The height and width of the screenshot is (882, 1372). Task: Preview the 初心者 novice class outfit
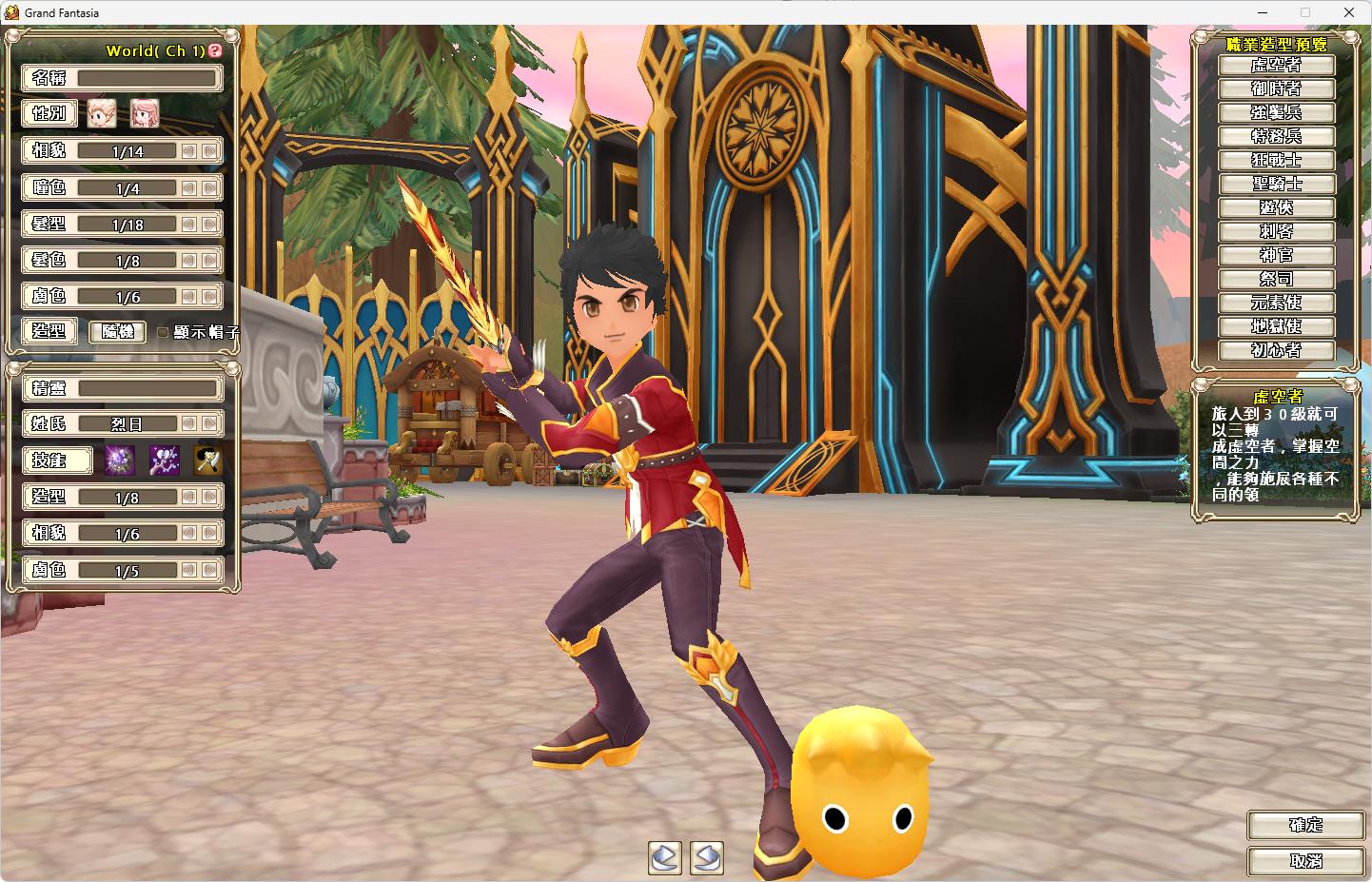pos(1276,350)
